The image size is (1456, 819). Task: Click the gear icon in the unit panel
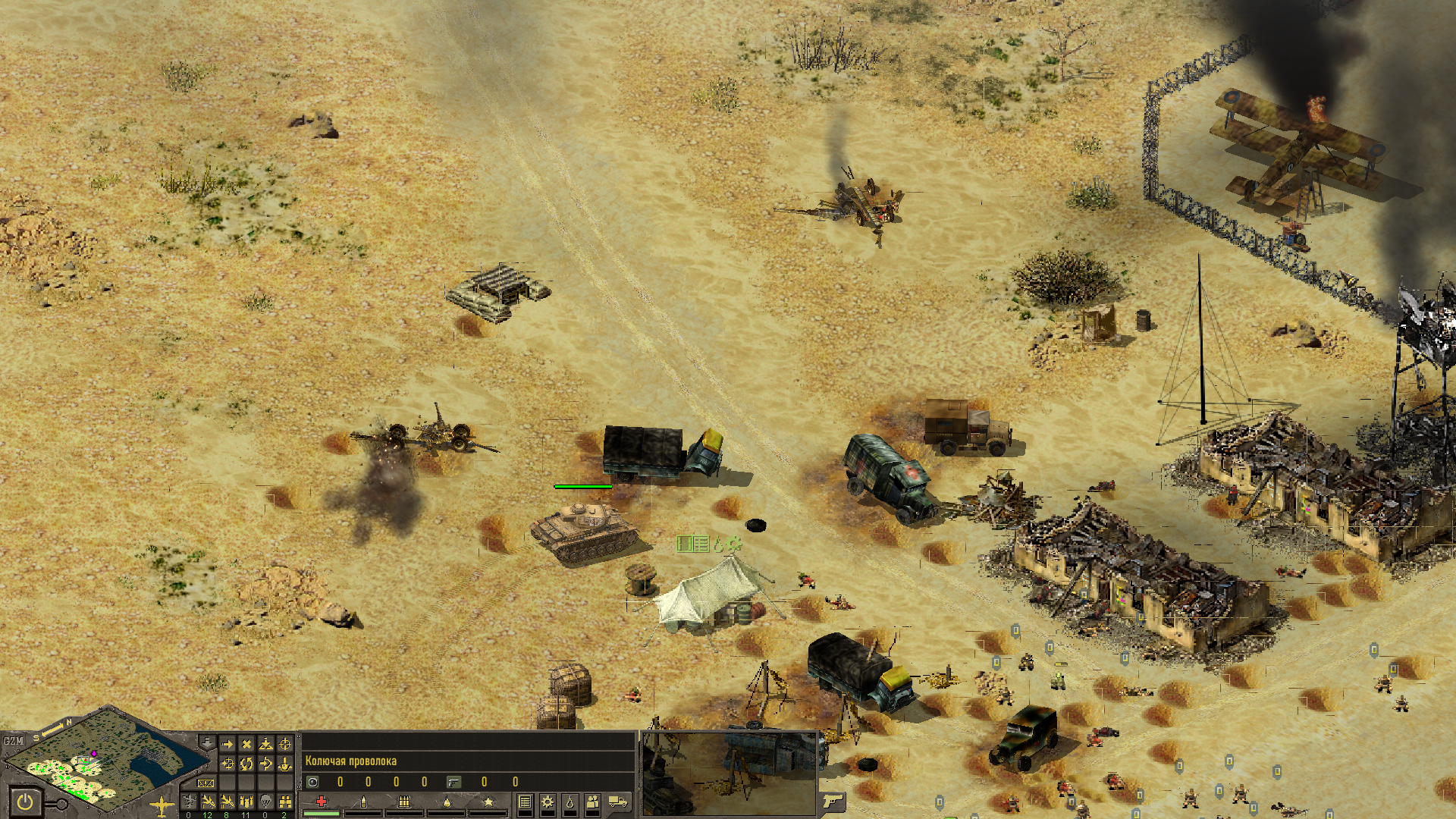(x=547, y=802)
